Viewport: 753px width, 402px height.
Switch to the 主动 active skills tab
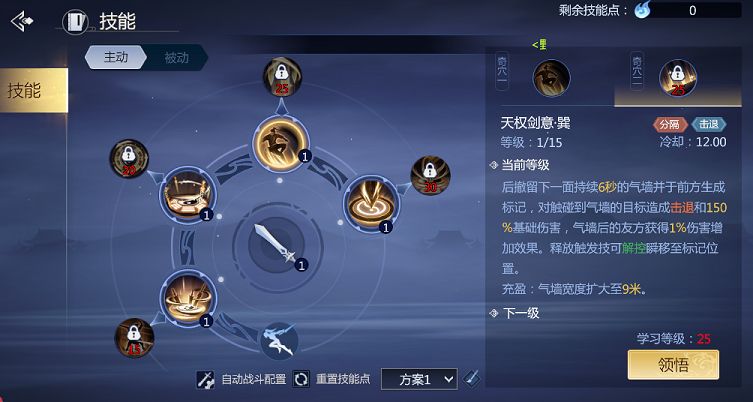point(116,57)
